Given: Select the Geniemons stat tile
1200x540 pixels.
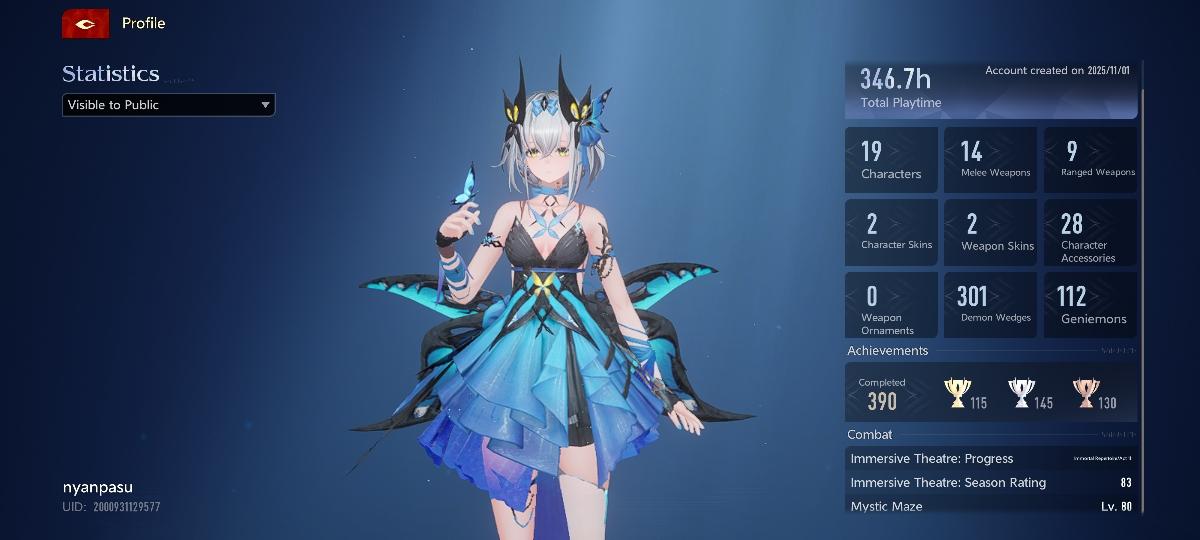Looking at the screenshot, I should [x=1090, y=305].
